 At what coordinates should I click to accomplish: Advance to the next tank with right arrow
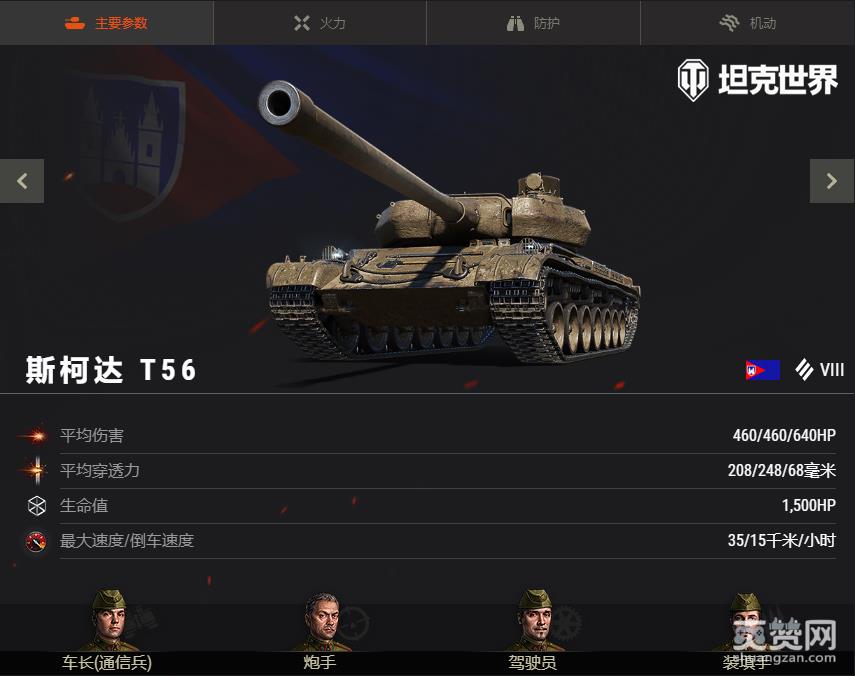click(x=831, y=181)
